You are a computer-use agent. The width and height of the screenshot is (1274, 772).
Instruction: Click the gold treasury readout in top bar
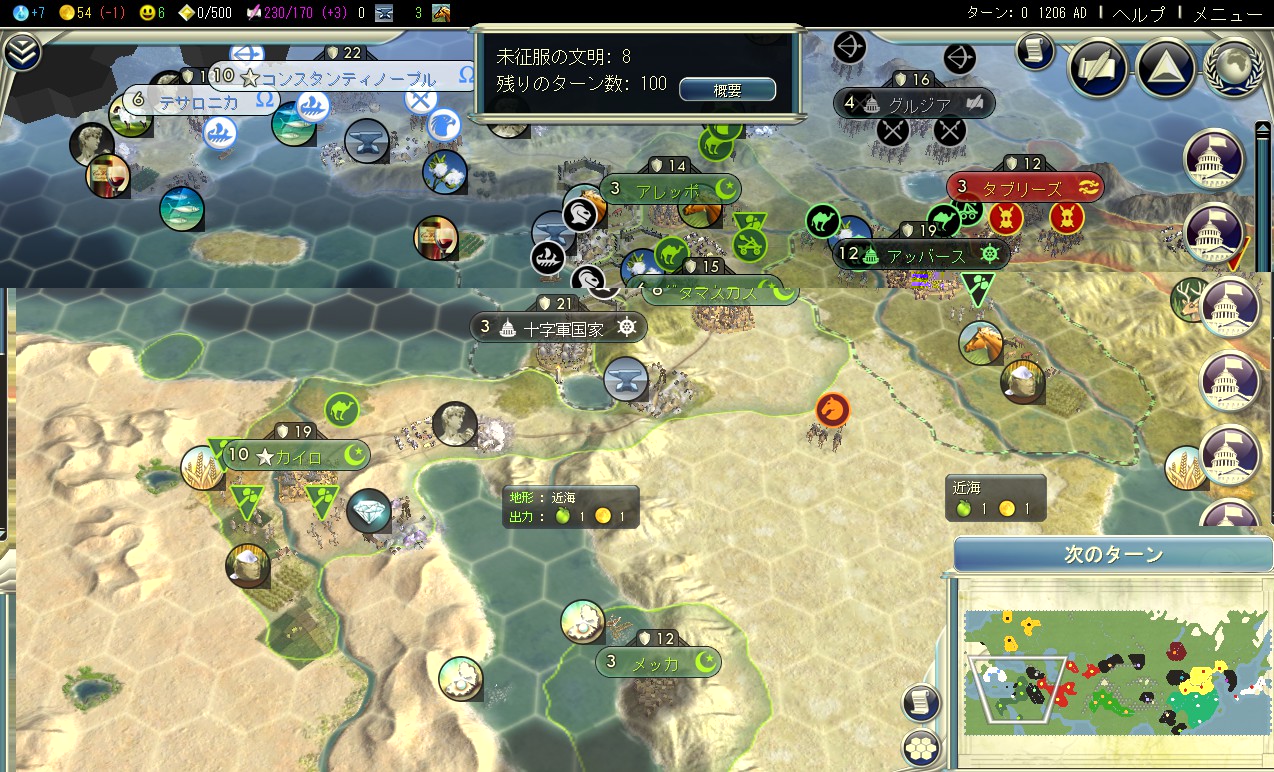pos(90,13)
